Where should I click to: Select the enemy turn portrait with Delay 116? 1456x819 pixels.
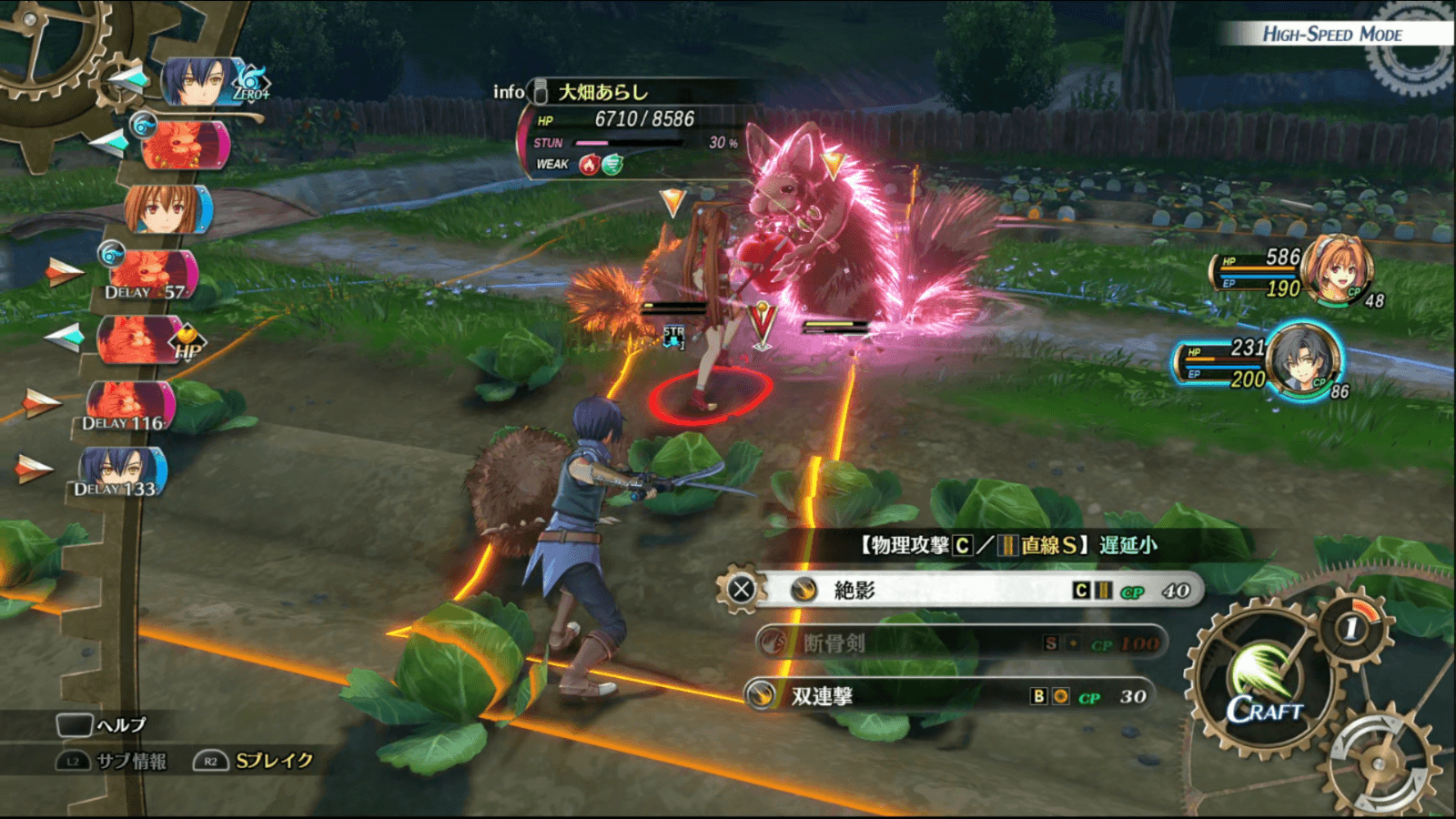130,404
